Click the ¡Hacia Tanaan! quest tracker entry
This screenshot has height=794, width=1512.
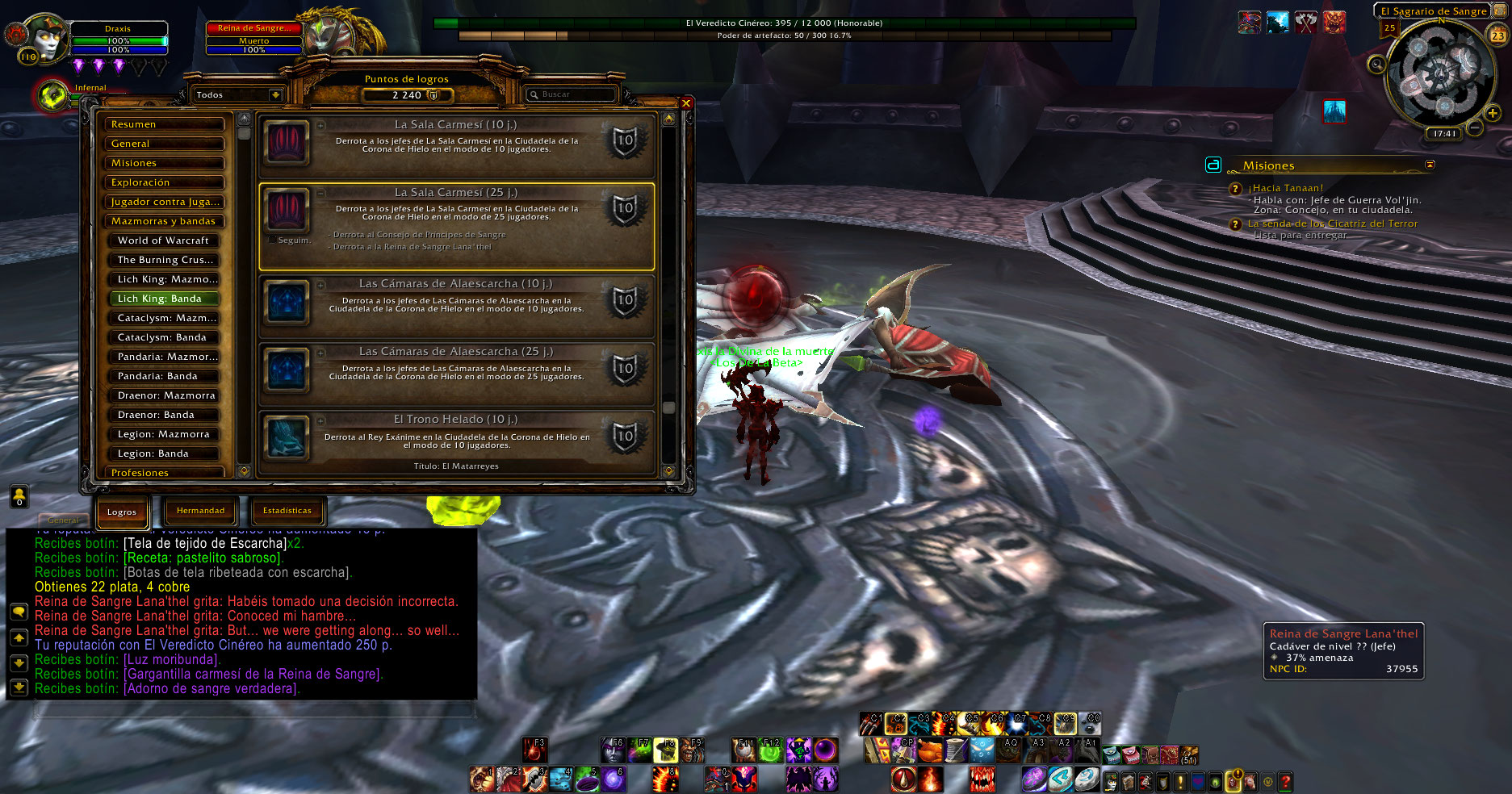(x=1286, y=188)
